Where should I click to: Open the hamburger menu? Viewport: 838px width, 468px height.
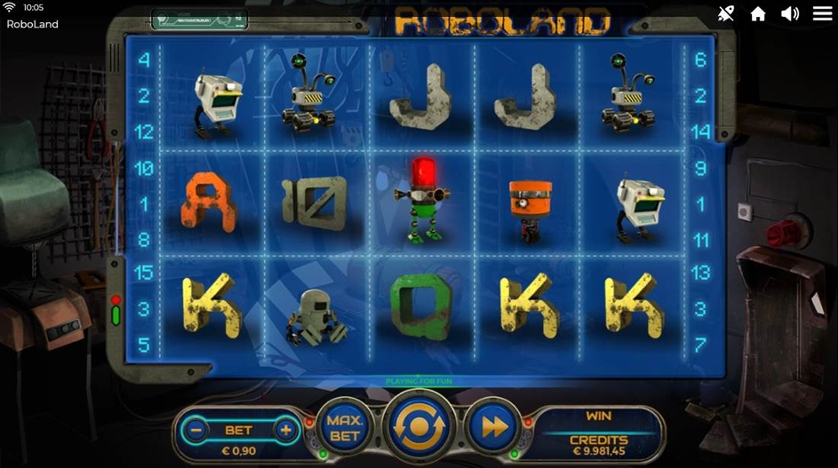[822, 13]
